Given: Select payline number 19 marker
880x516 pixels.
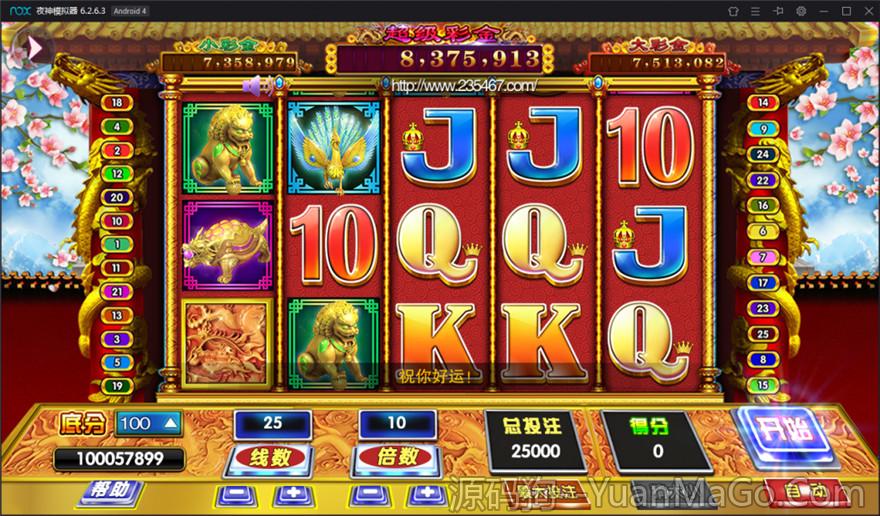Looking at the screenshot, I should (117, 385).
